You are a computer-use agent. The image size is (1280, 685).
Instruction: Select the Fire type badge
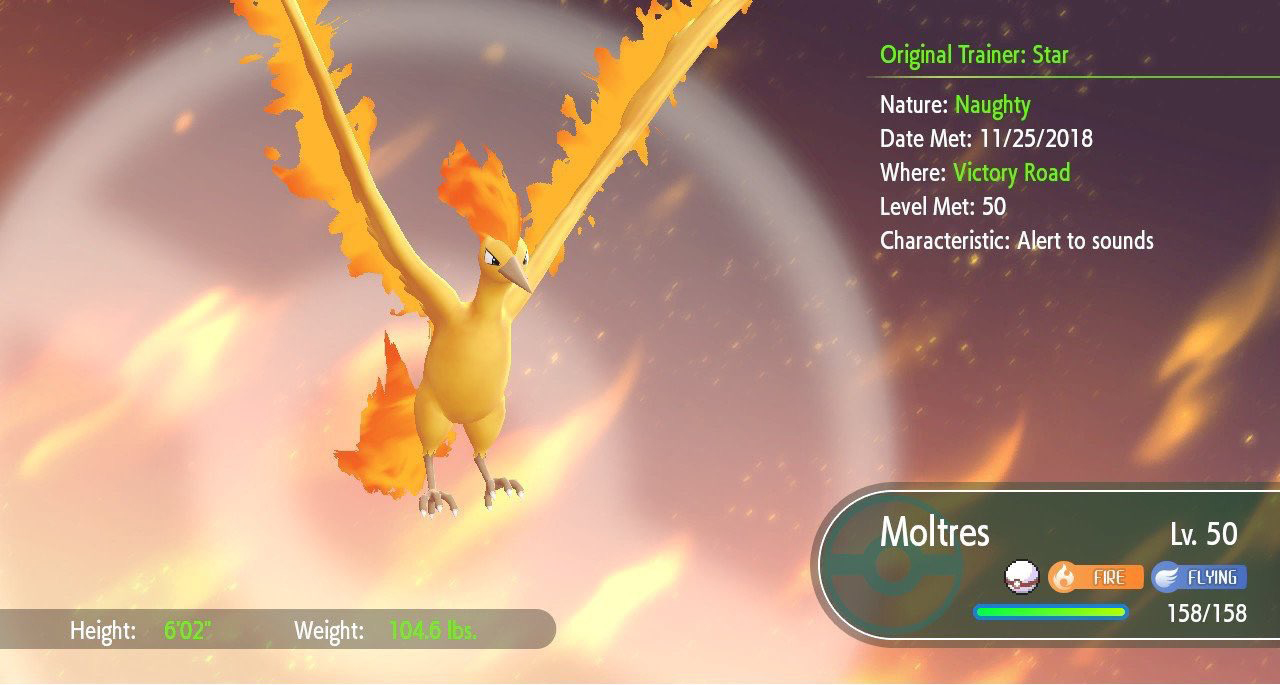[1095, 577]
